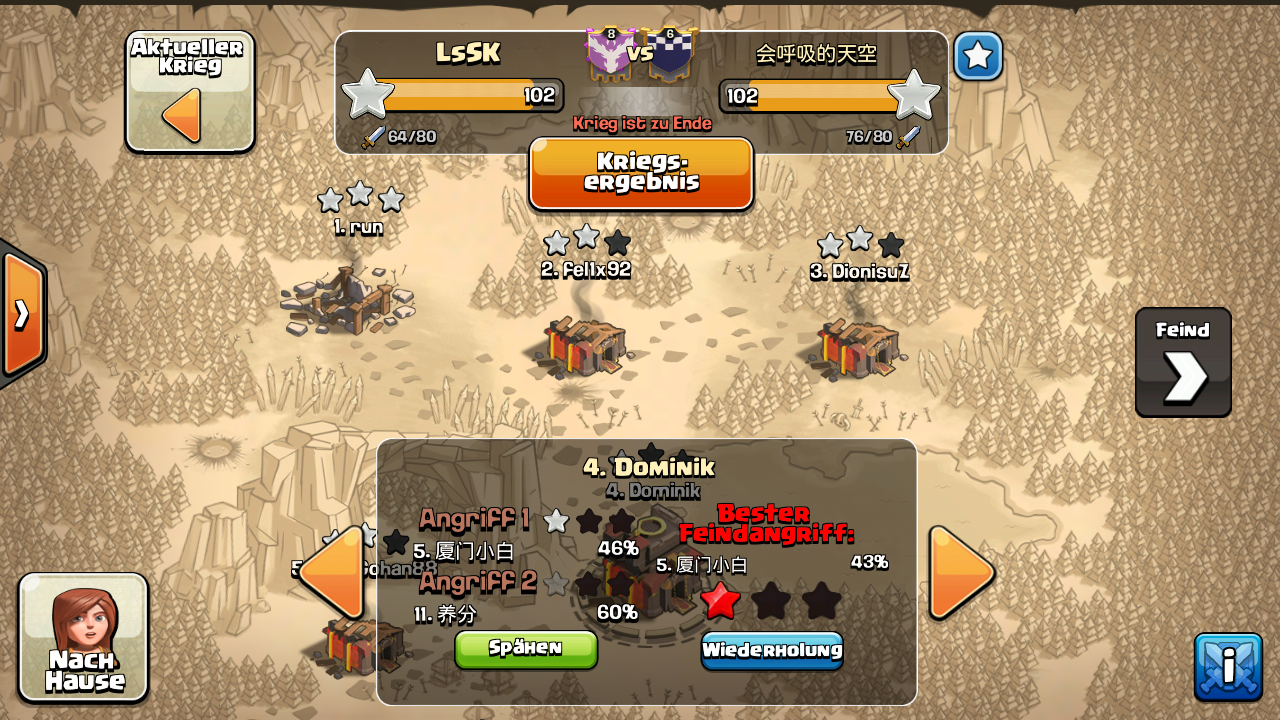Image resolution: width=1280 pixels, height=720 pixels.
Task: Watch the Wiederholung replay
Action: [771, 650]
